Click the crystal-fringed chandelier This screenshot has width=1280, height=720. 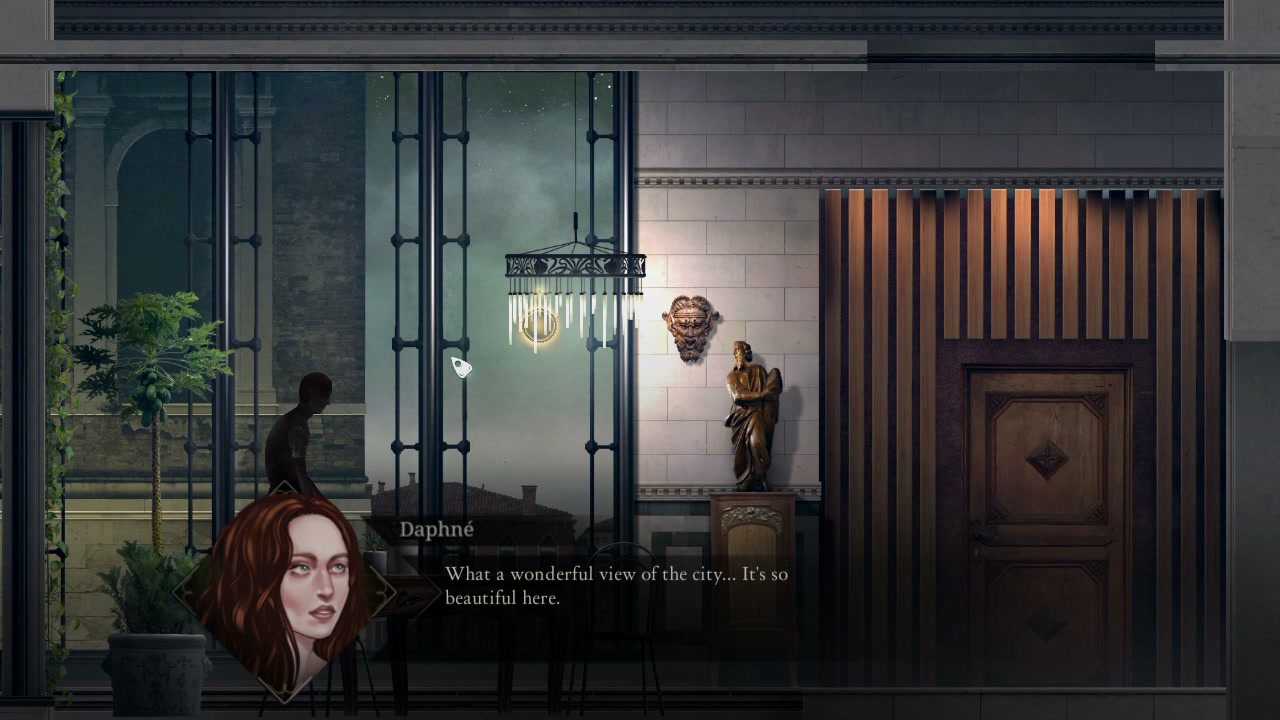(575, 280)
